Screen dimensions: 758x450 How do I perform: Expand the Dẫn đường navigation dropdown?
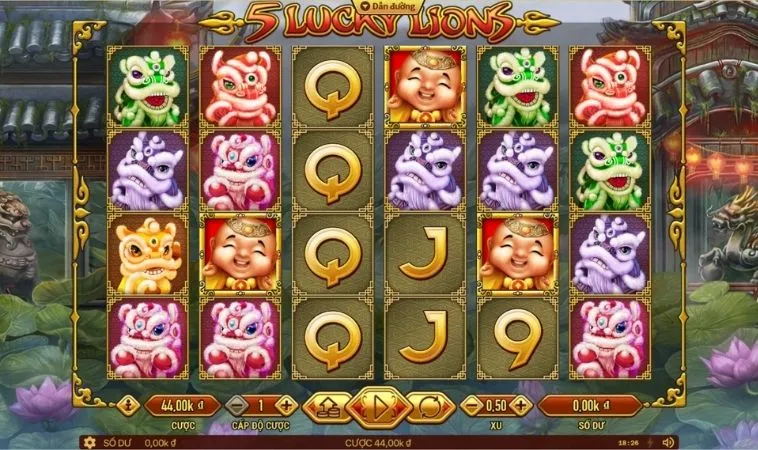click(379, 5)
